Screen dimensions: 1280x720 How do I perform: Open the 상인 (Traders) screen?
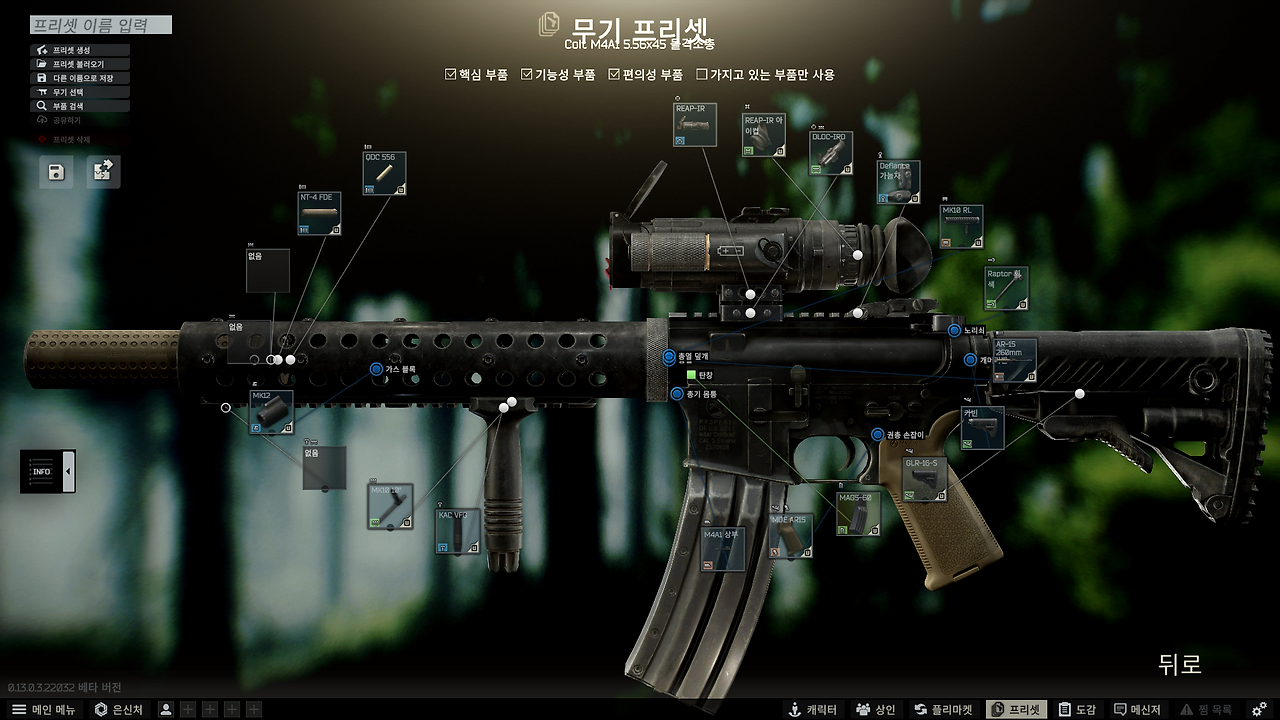point(874,708)
